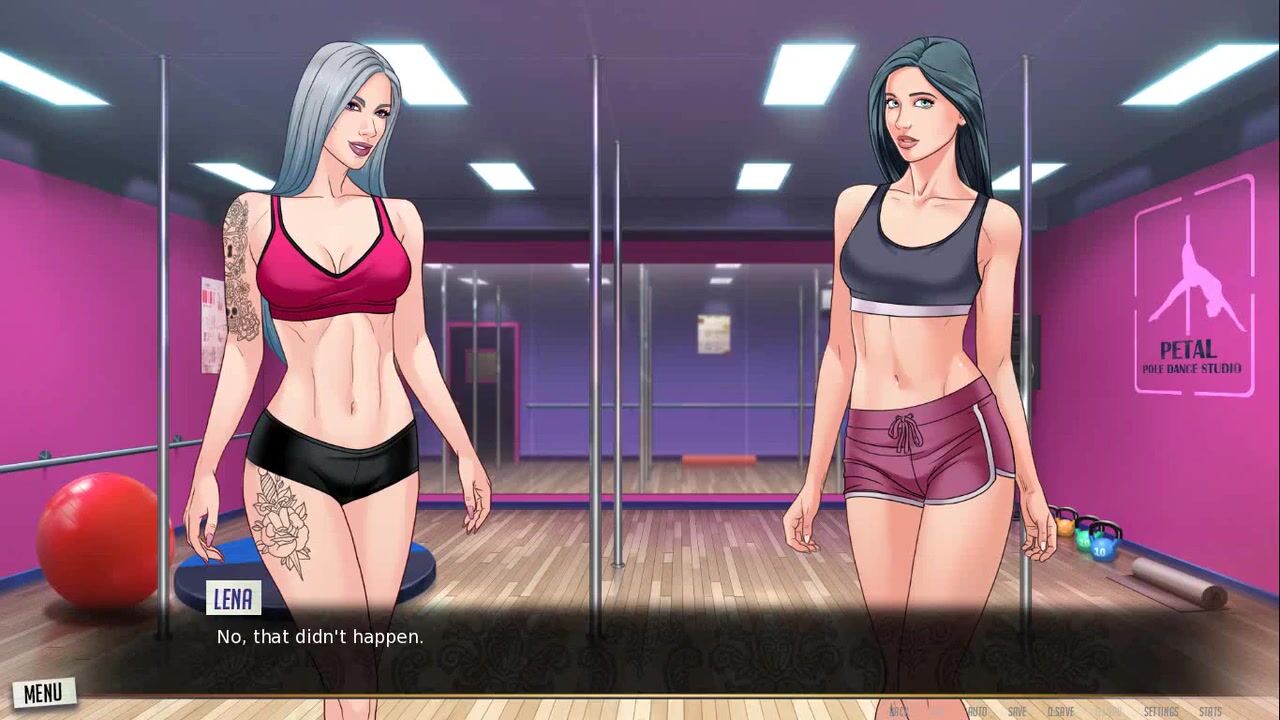Go back to the previous dialogue line
The width and height of the screenshot is (1280, 720).
click(899, 711)
